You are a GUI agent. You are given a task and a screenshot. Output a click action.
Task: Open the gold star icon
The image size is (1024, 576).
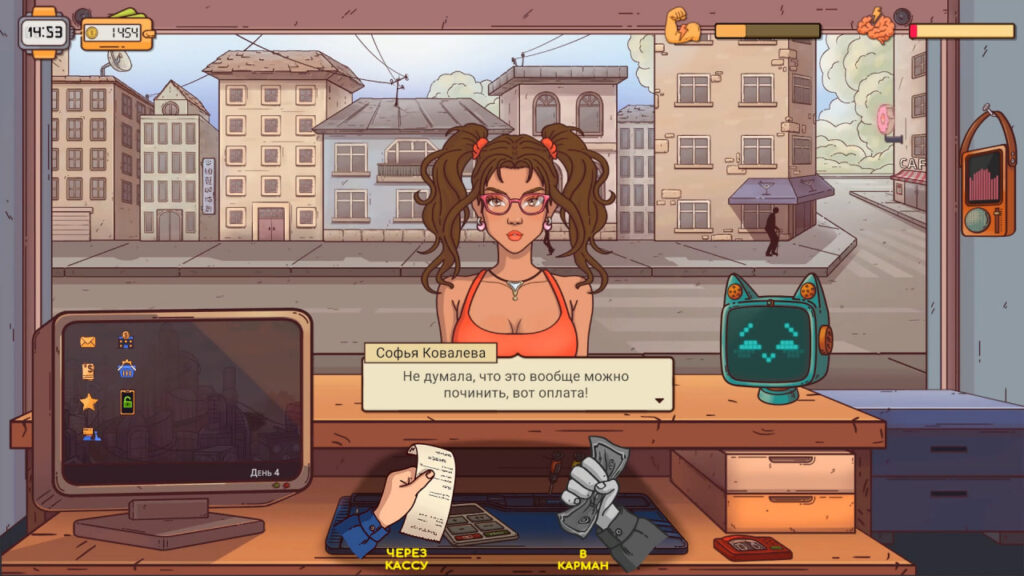89,402
